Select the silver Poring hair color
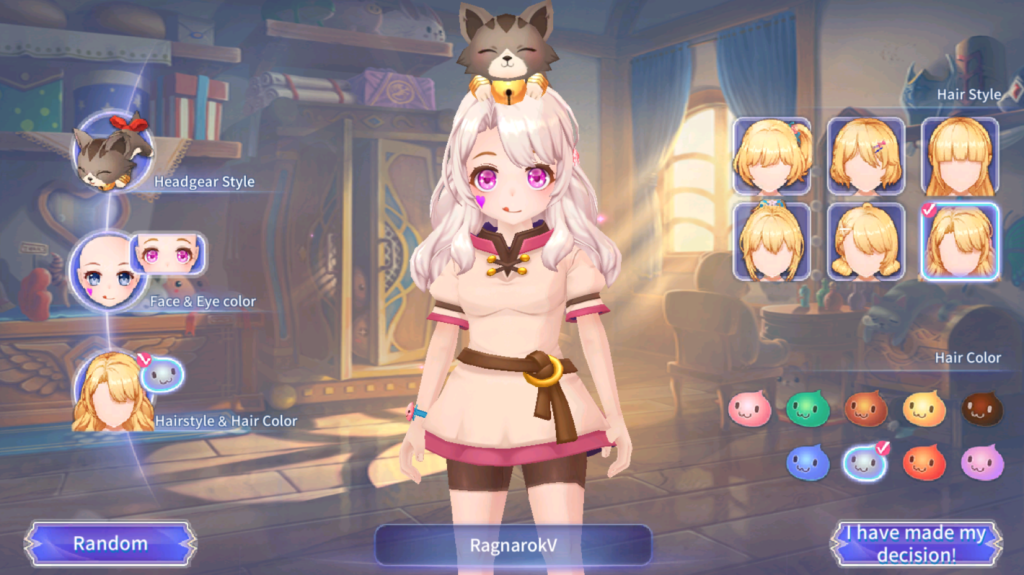This screenshot has height=575, width=1024. coord(865,462)
